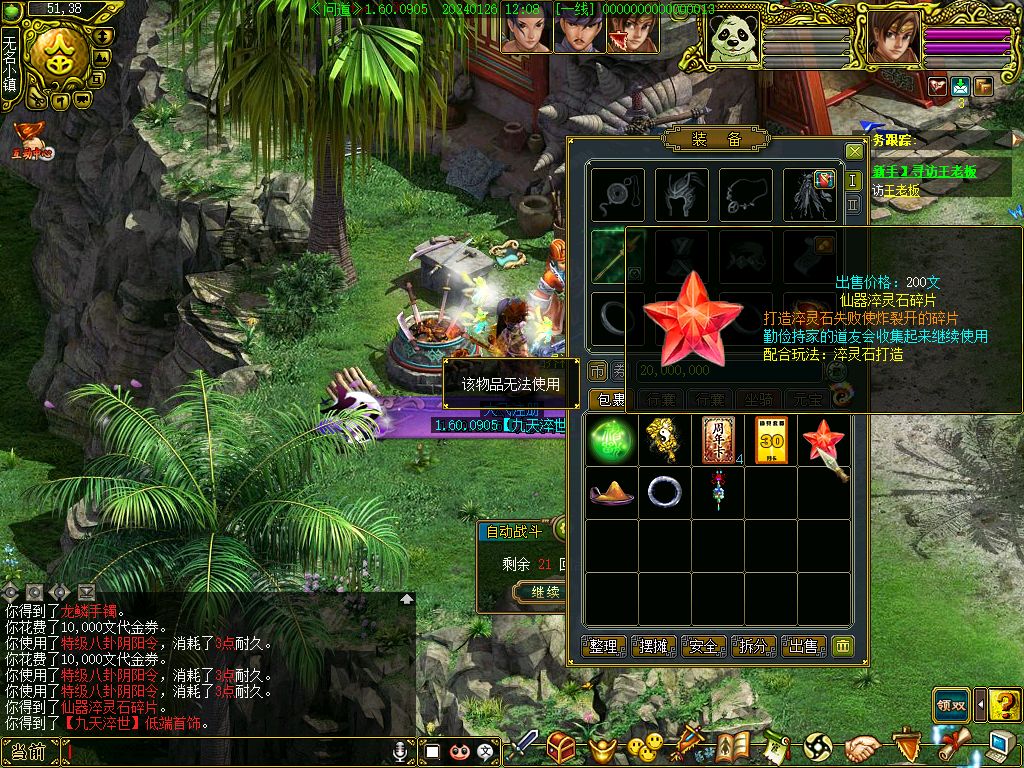The height and width of the screenshot is (768, 1024).
Task: Click the panda pet portrait
Action: click(x=732, y=39)
